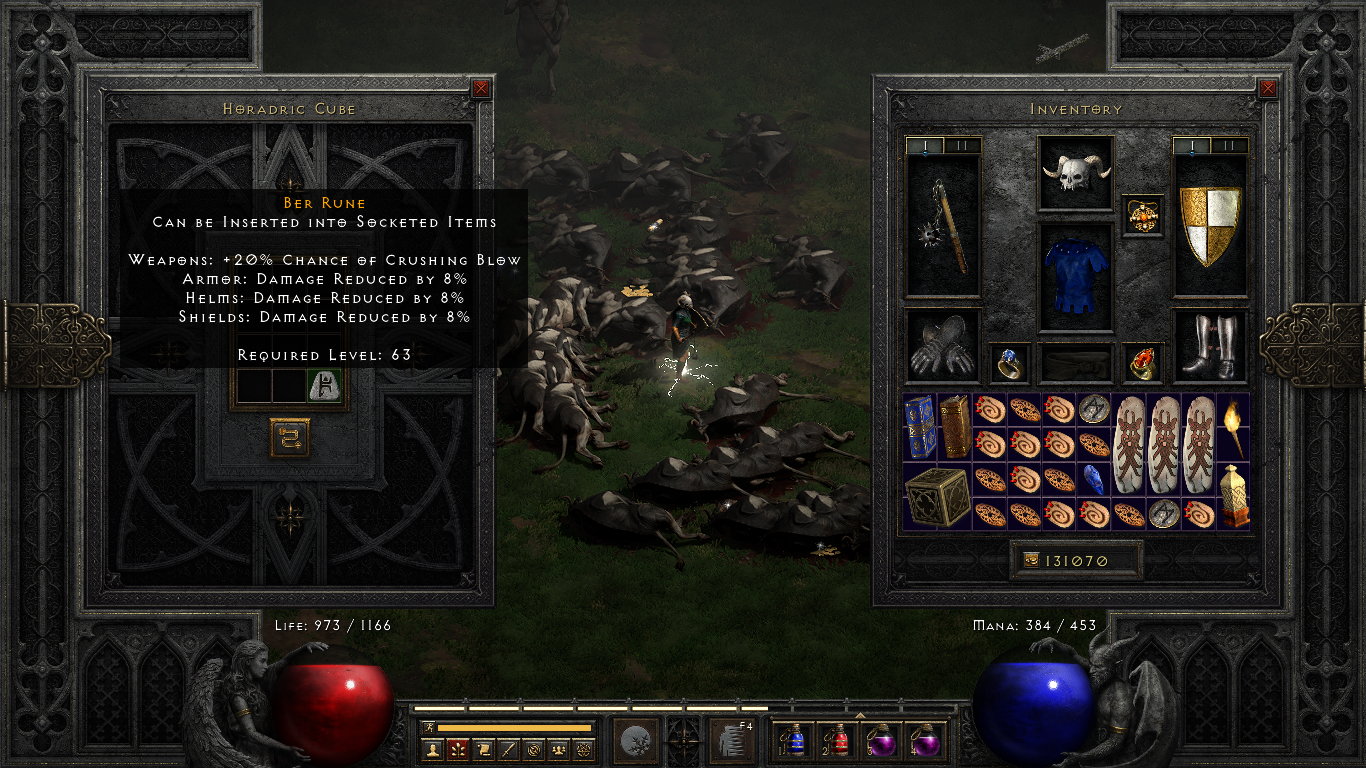
Task: Select the sapphire ring slot
Action: (1010, 363)
